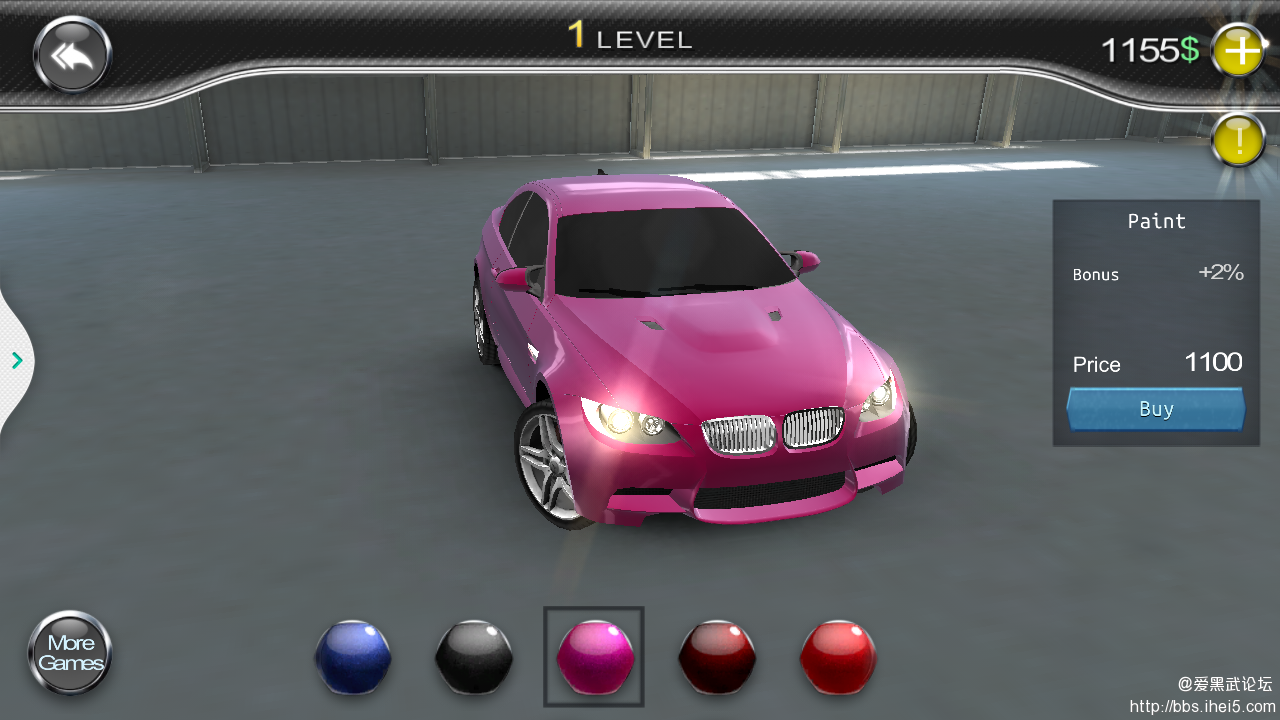Choose the bright red paint color
This screenshot has width=1280, height=720.
click(838, 657)
